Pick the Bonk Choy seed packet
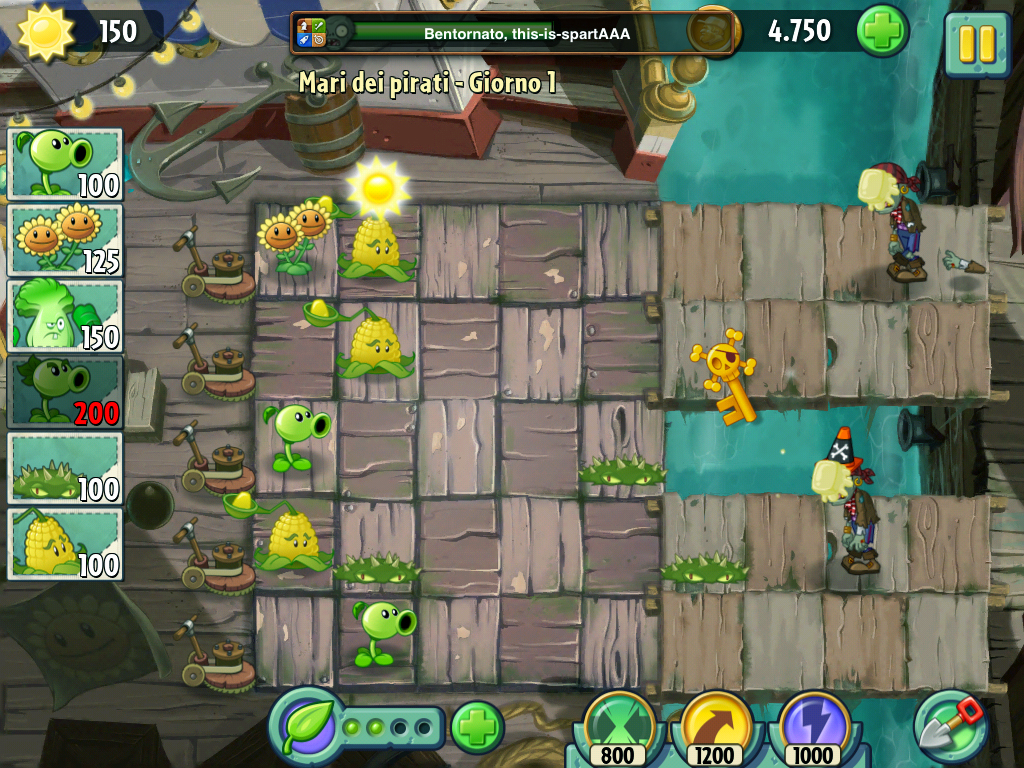Viewport: 1024px width, 768px height. [x=65, y=315]
